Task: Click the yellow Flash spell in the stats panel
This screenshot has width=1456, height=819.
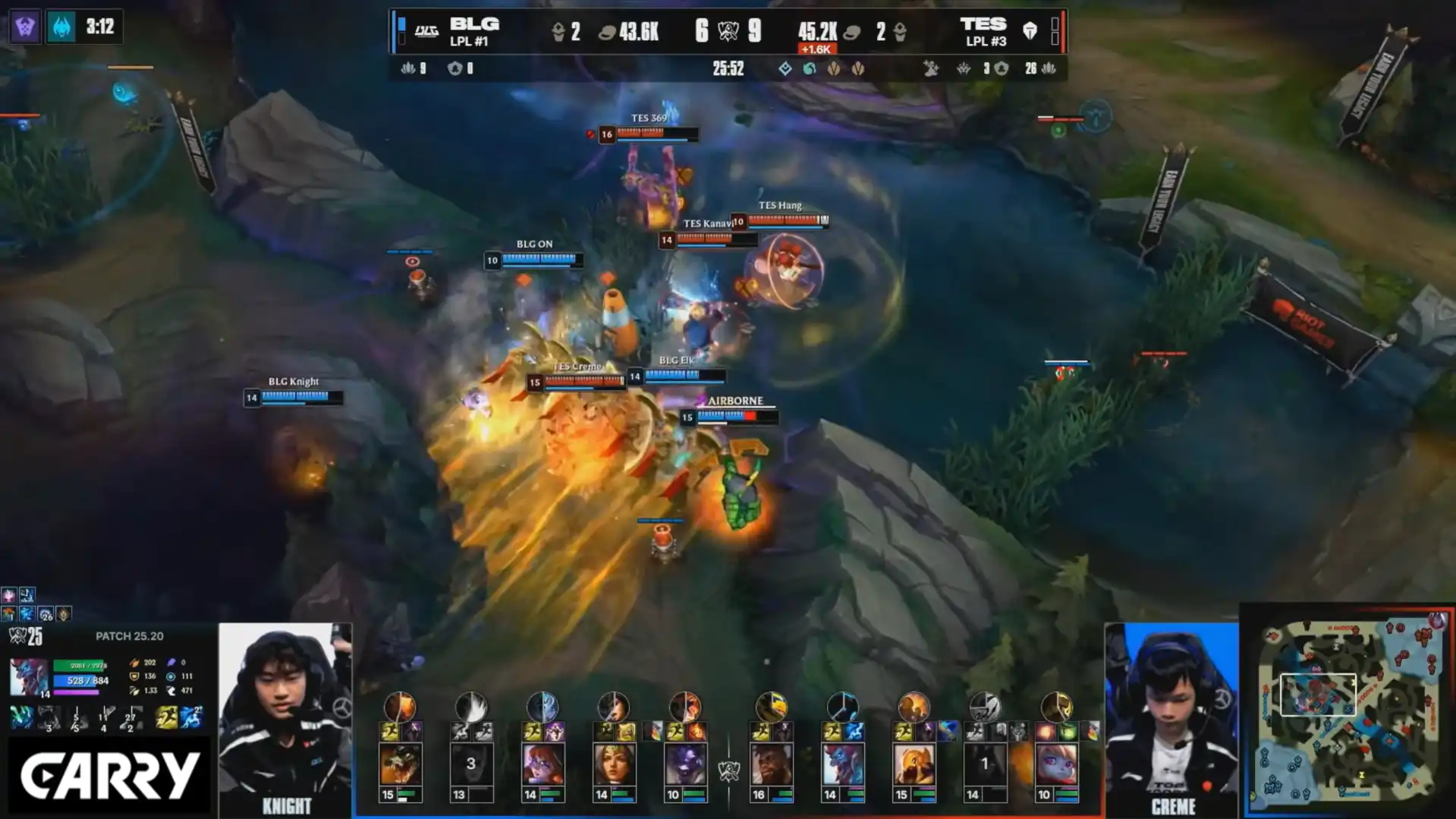Action: click(x=166, y=717)
